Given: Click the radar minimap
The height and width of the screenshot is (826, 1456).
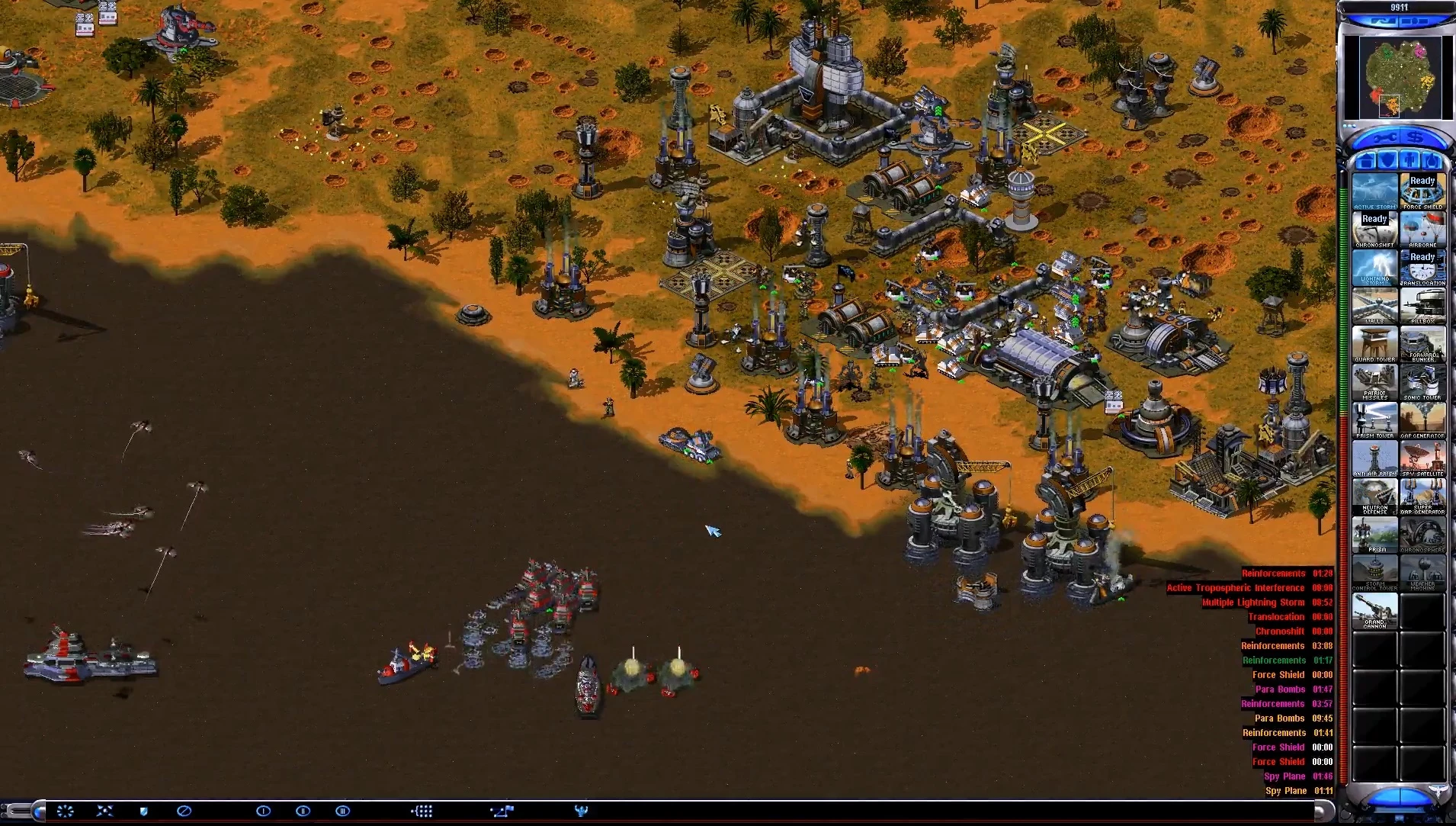Looking at the screenshot, I should click(x=1398, y=75).
